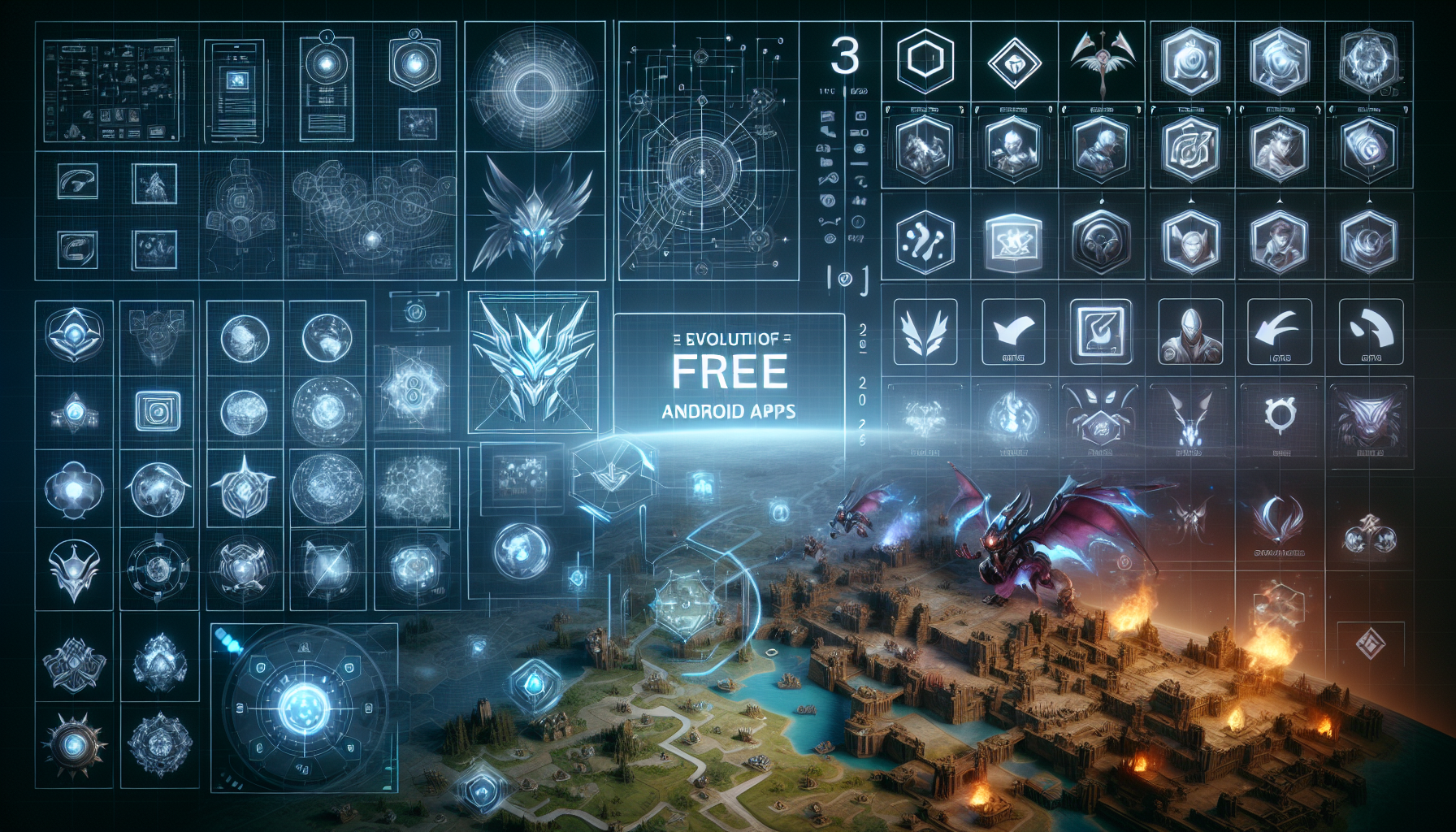
Task: Select the twin wing blades icon tile
Action: coord(925,331)
